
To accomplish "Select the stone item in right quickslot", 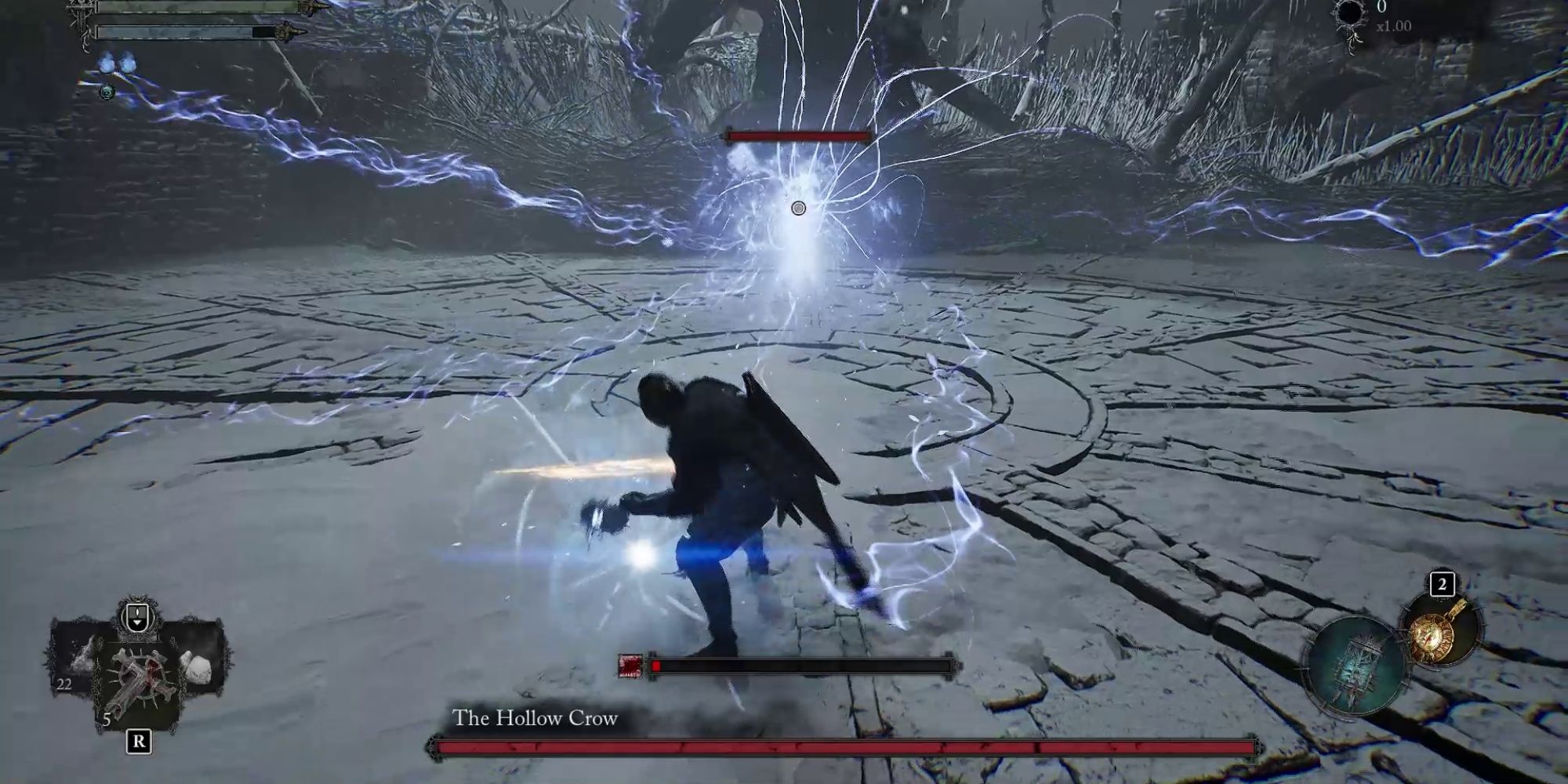I will click(196, 666).
